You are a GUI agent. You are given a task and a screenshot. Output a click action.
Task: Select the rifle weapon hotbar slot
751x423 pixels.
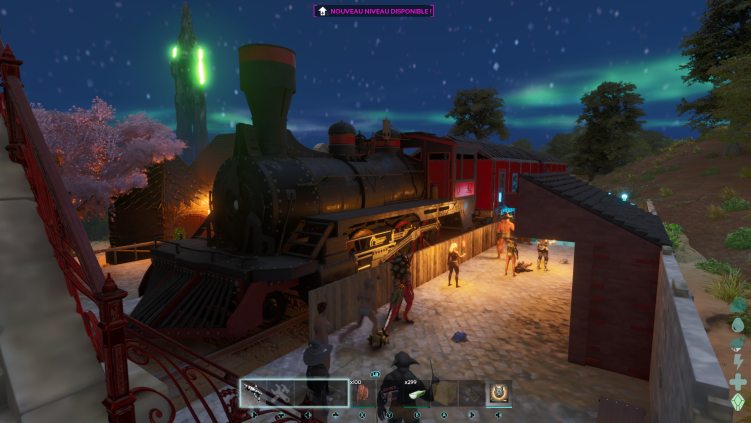253,393
